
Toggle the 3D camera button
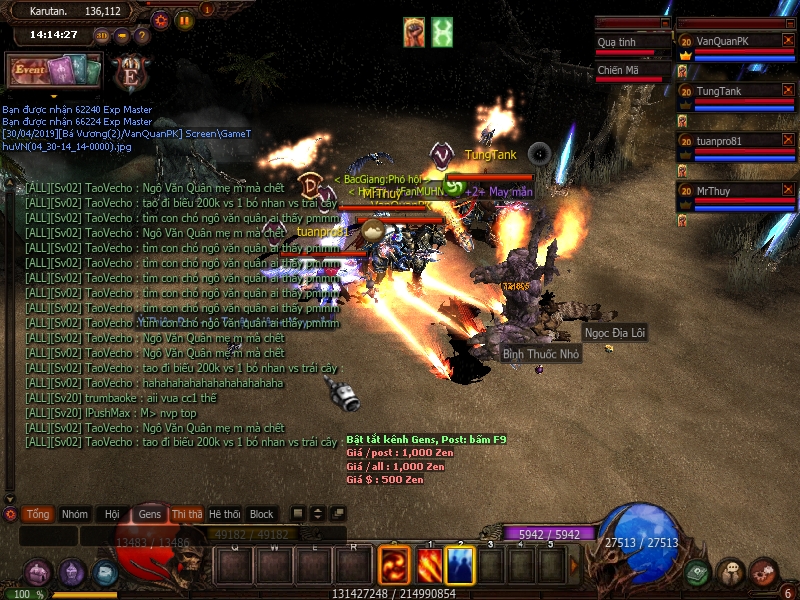[102, 35]
